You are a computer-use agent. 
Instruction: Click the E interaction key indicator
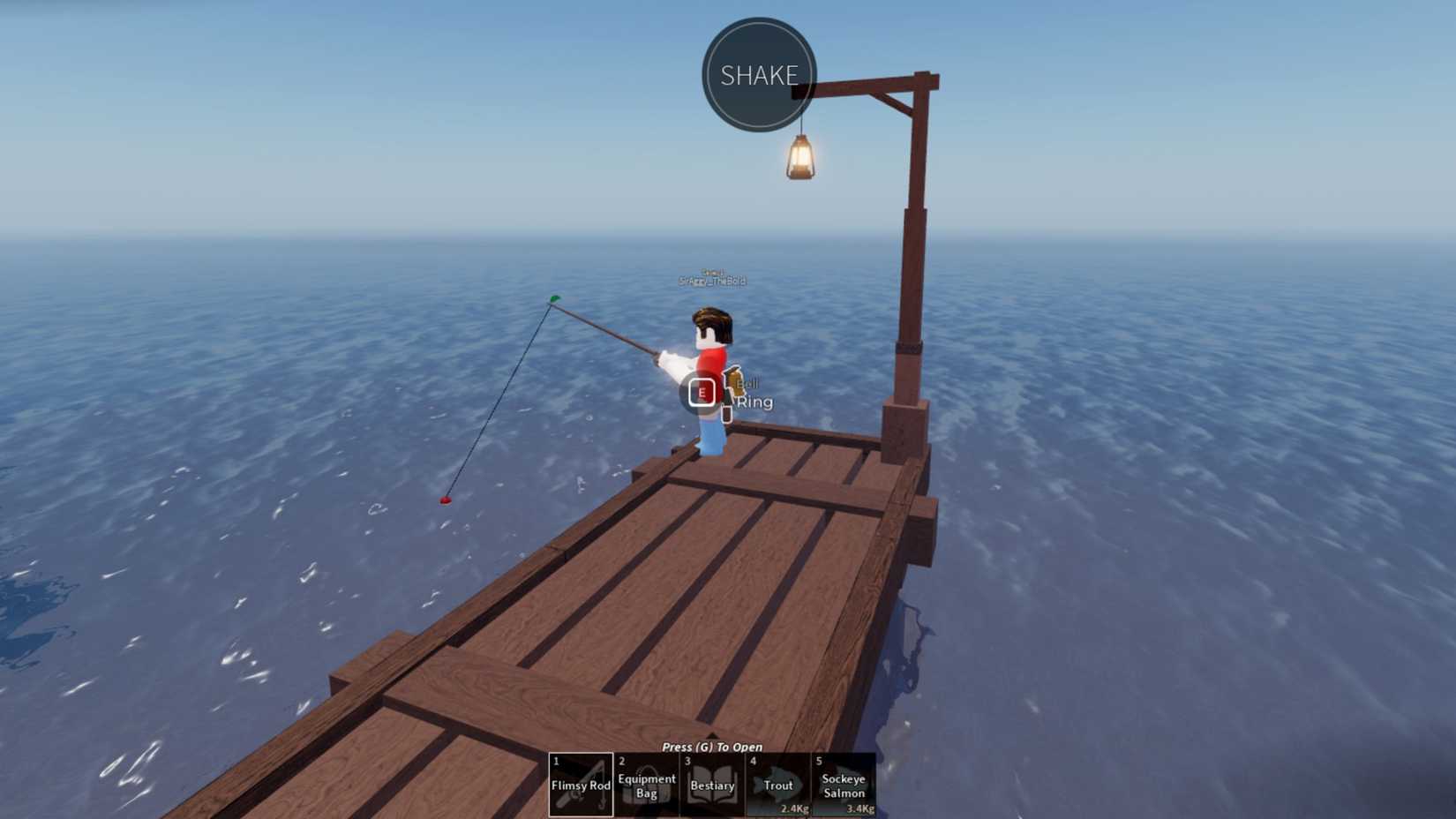(701, 392)
